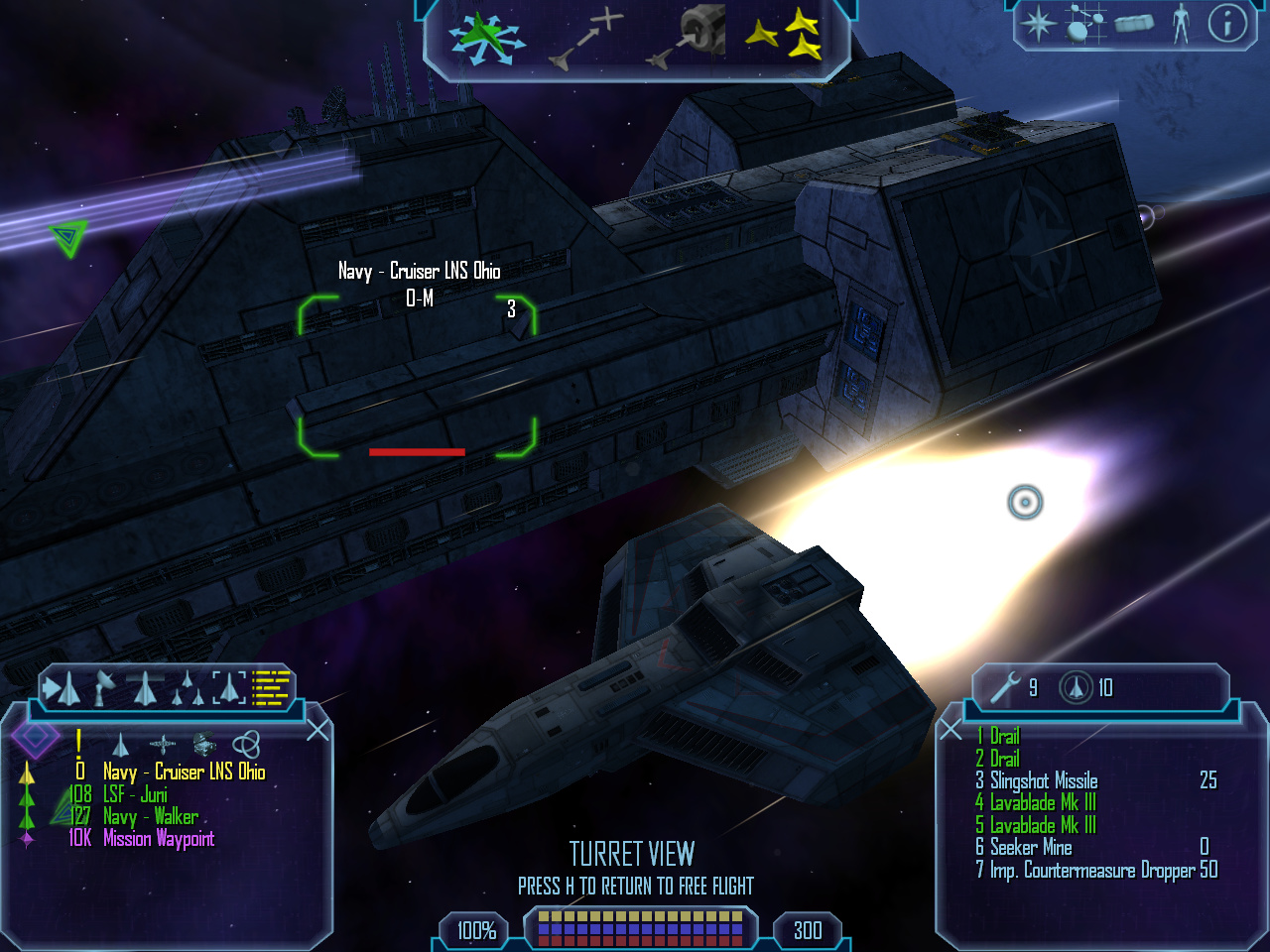Toggle Imp. Countermeasure Dropper

click(1091, 870)
